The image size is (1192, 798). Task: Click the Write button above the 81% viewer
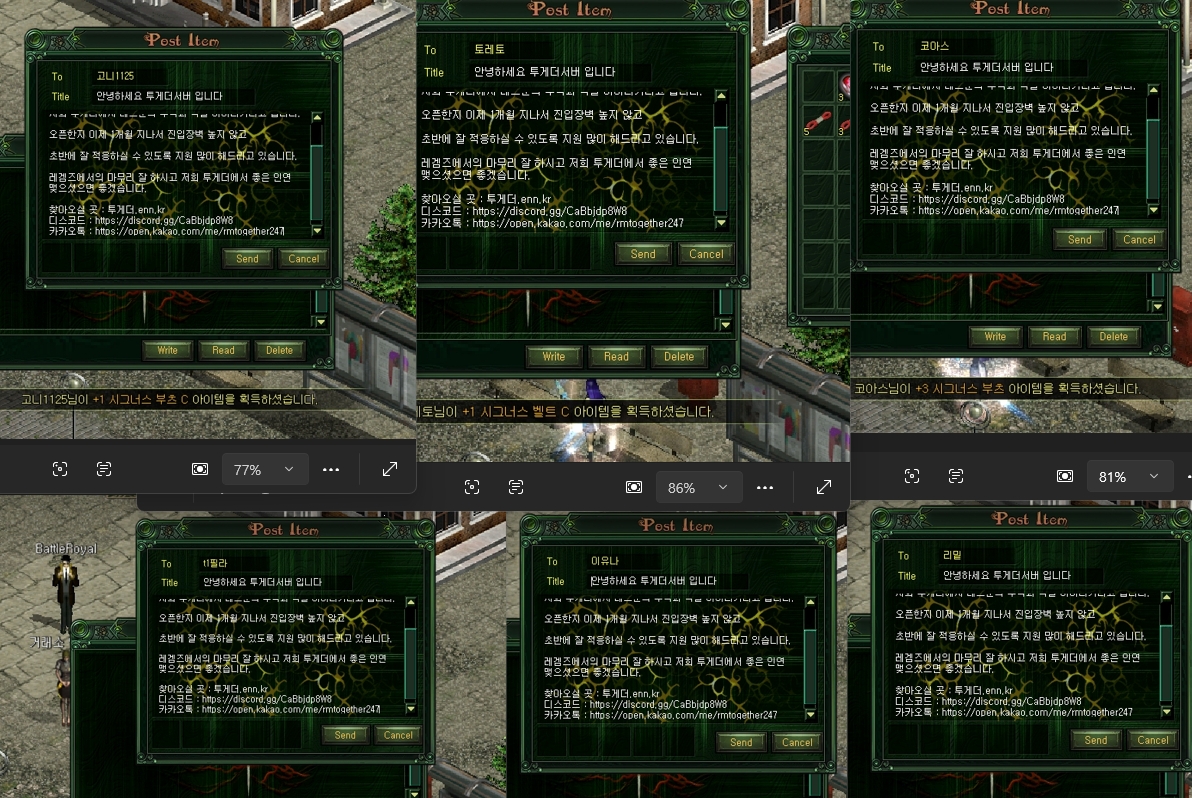click(995, 337)
